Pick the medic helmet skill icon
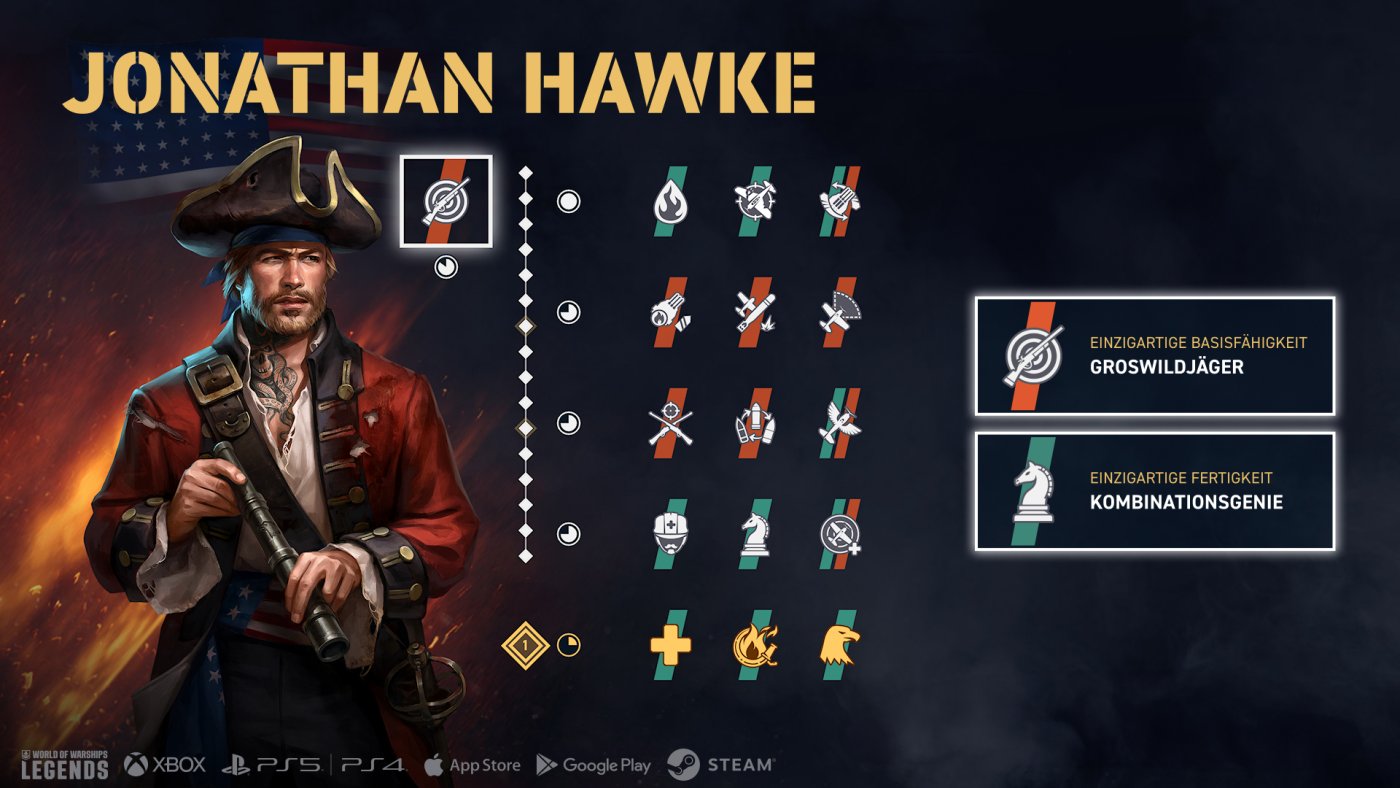 tap(670, 534)
